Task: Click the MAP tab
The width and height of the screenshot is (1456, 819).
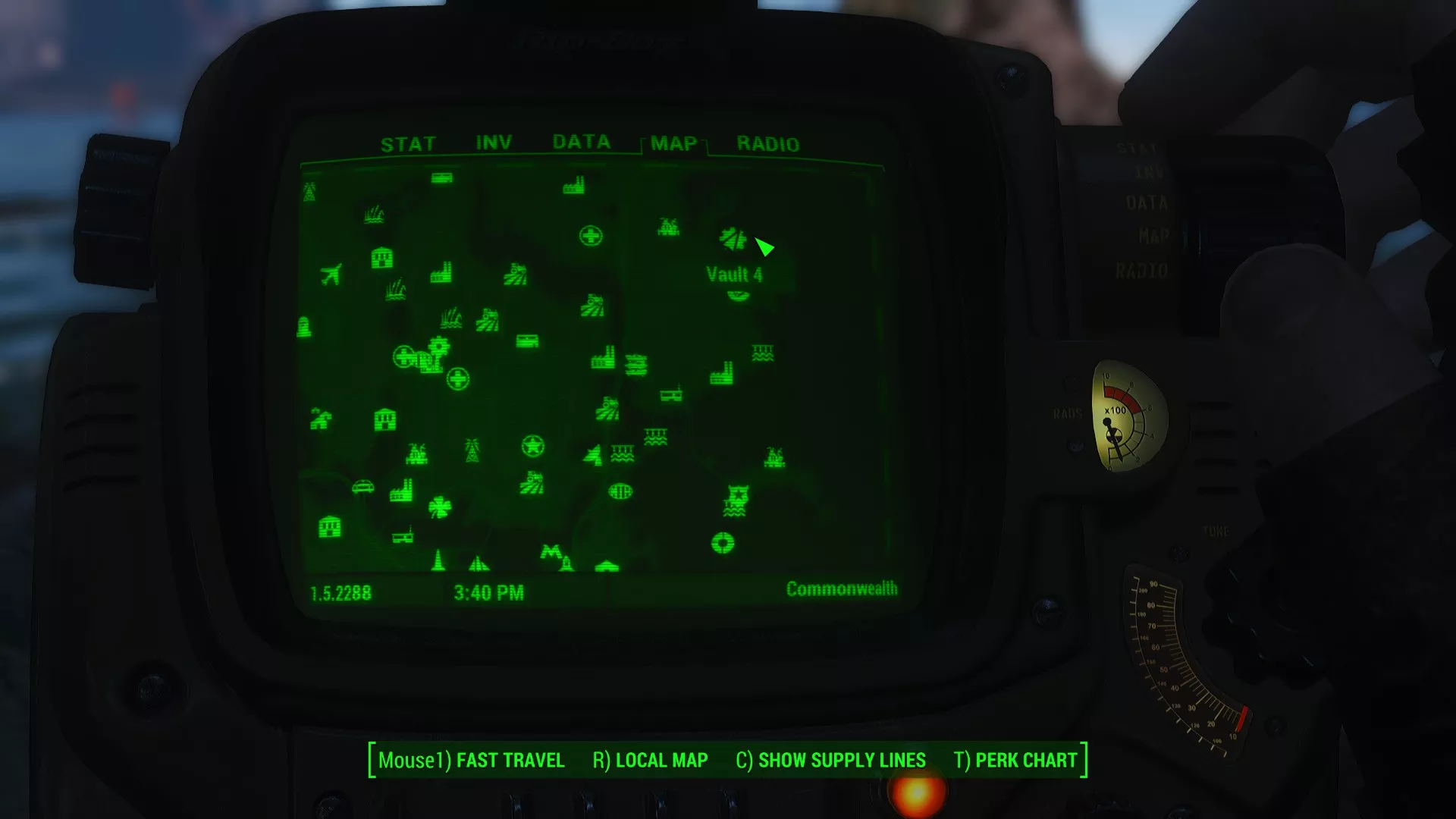Action: pyautogui.click(x=673, y=143)
